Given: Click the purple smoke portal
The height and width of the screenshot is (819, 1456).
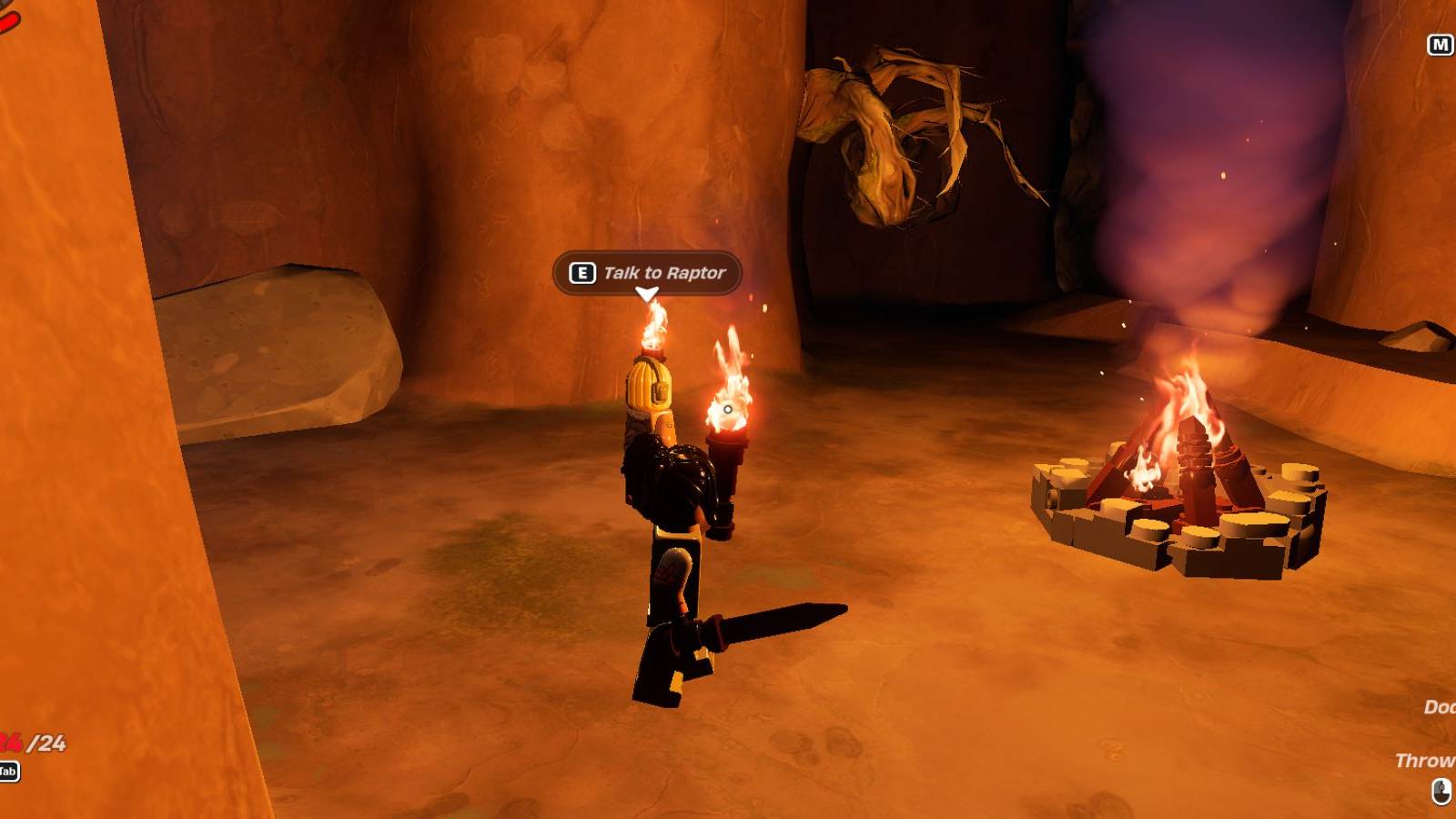Looking at the screenshot, I should 1183,164.
